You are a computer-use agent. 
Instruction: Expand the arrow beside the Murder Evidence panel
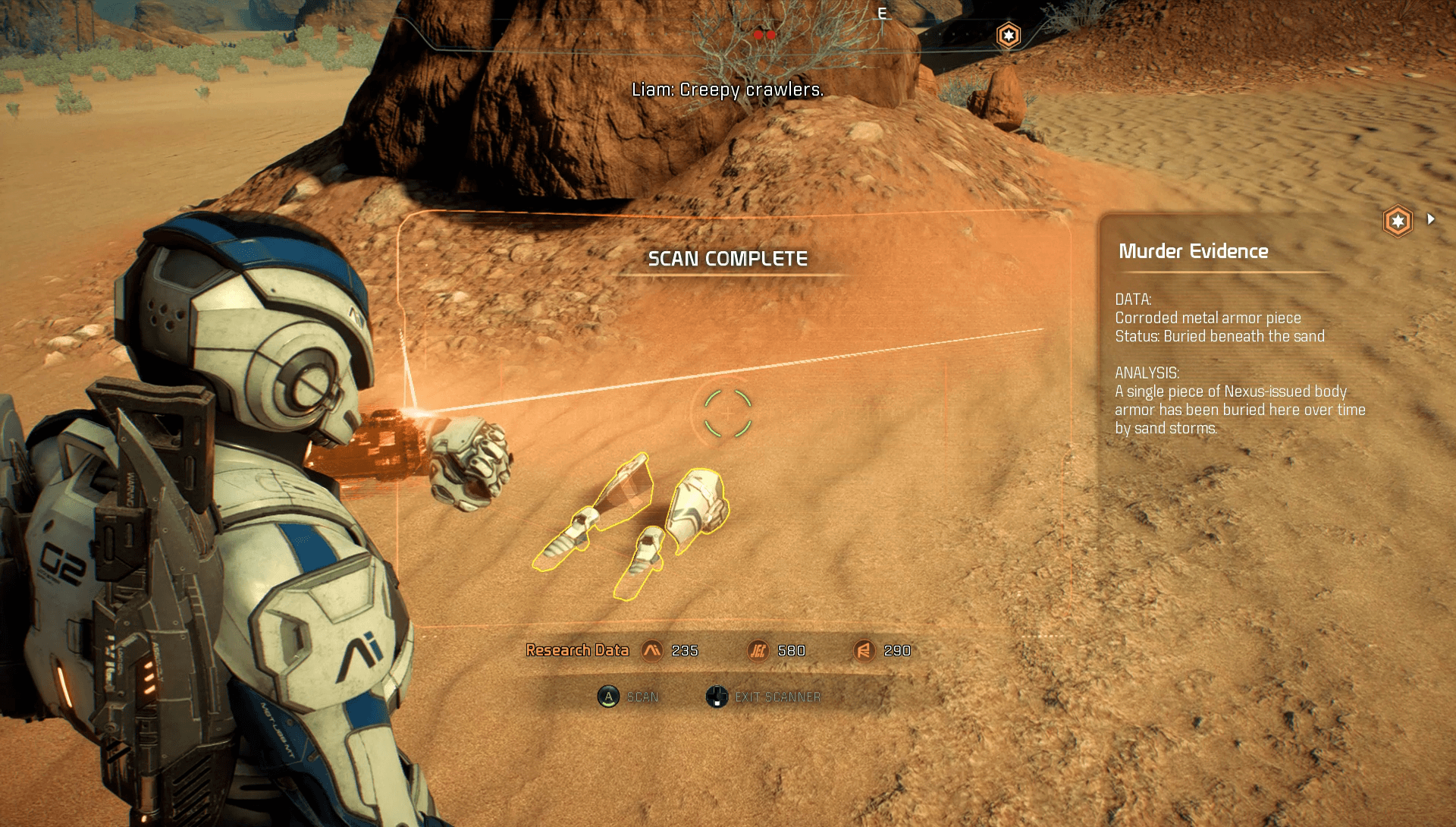[1431, 219]
